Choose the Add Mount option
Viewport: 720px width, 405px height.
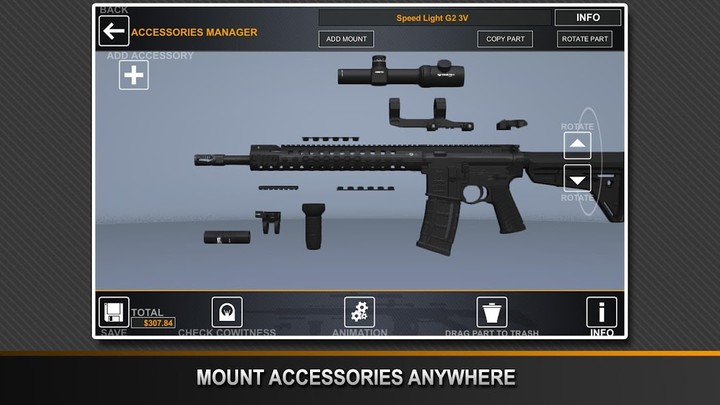346,39
